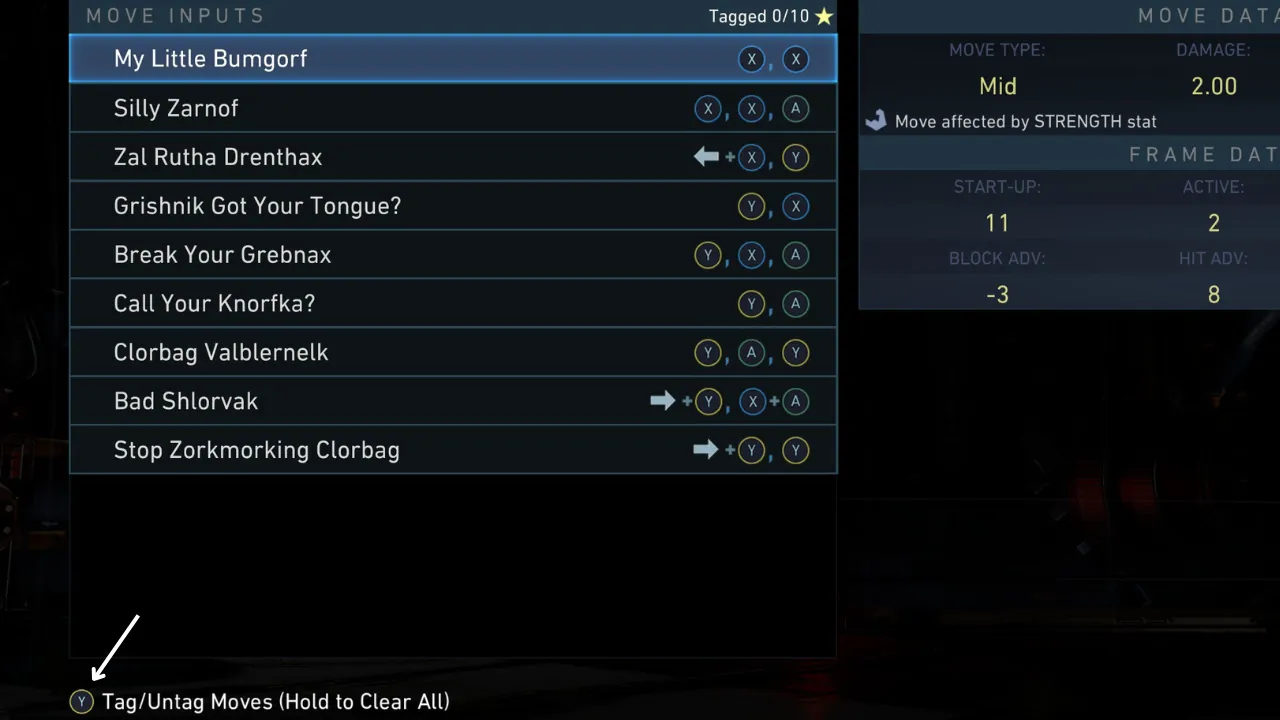Click the X button icon on Break Your Grebnax

point(751,255)
